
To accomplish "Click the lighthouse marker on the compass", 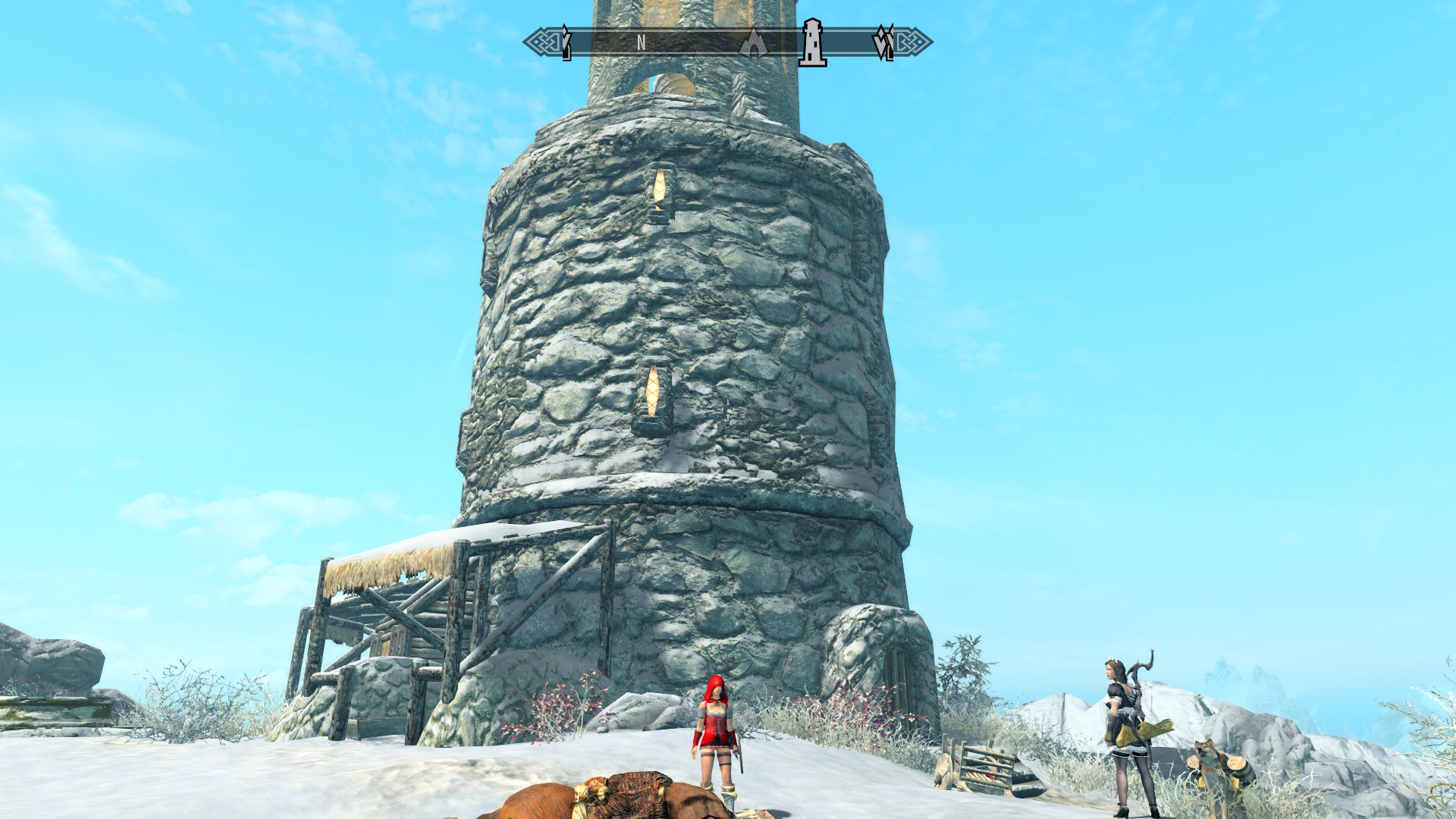I will point(811,42).
